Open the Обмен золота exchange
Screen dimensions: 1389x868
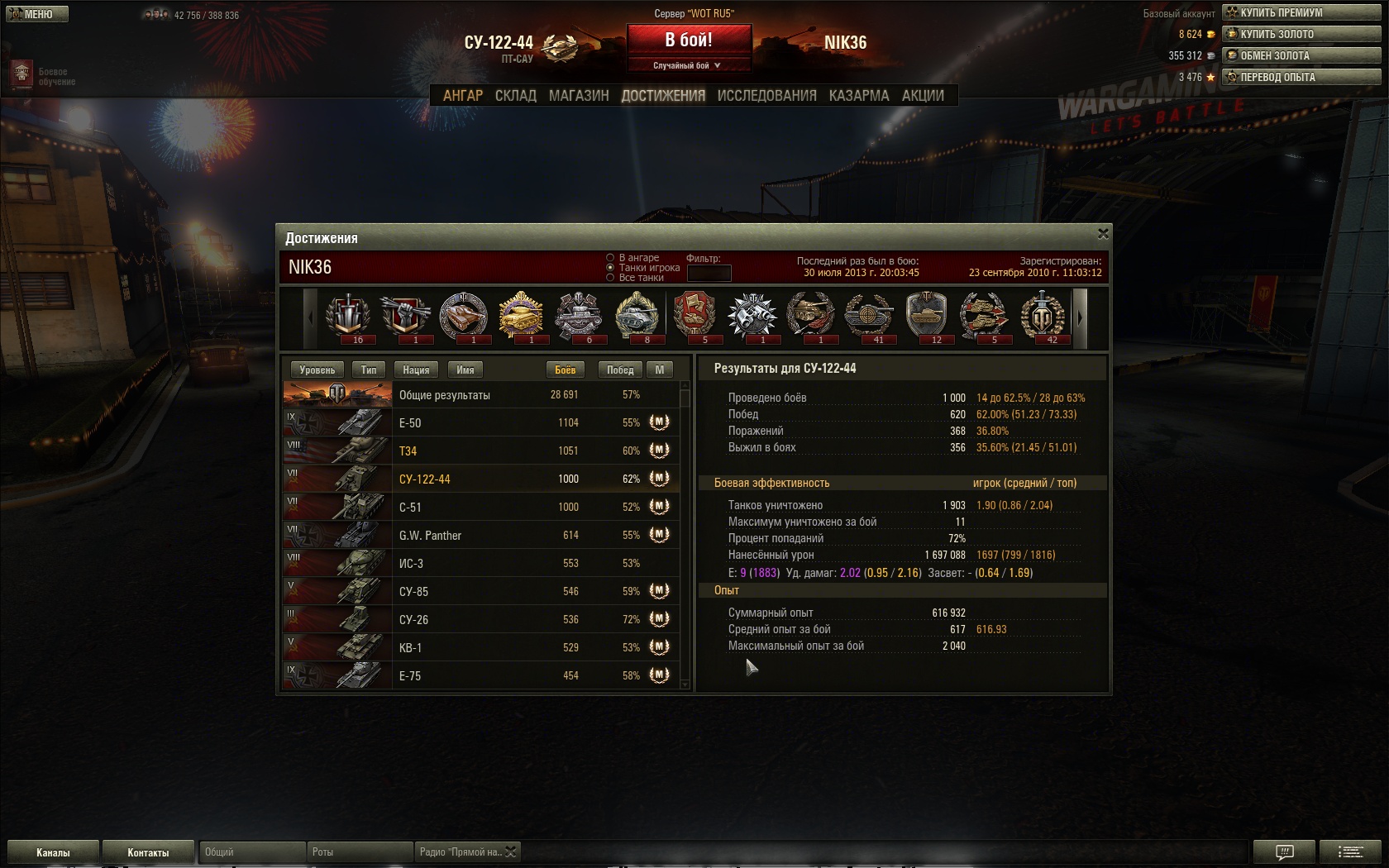1301,55
